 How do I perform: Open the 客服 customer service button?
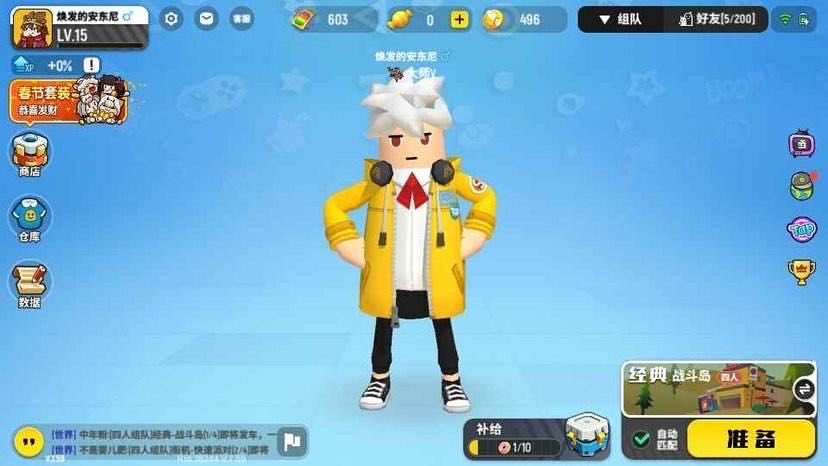(x=241, y=19)
